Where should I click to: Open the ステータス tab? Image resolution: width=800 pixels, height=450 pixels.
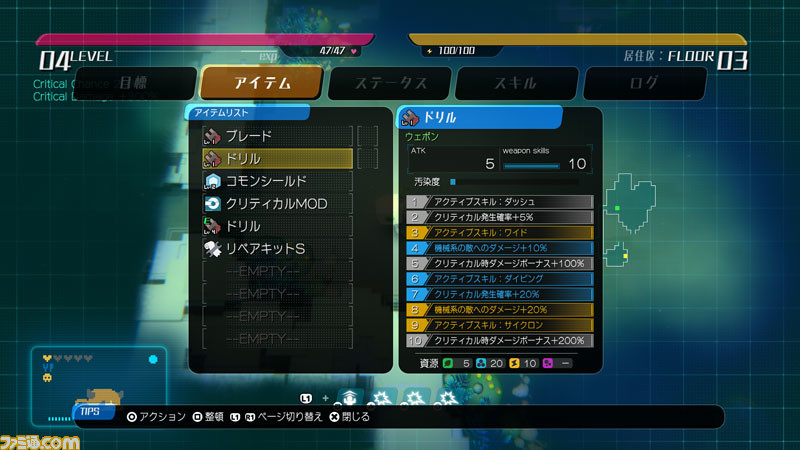(391, 83)
